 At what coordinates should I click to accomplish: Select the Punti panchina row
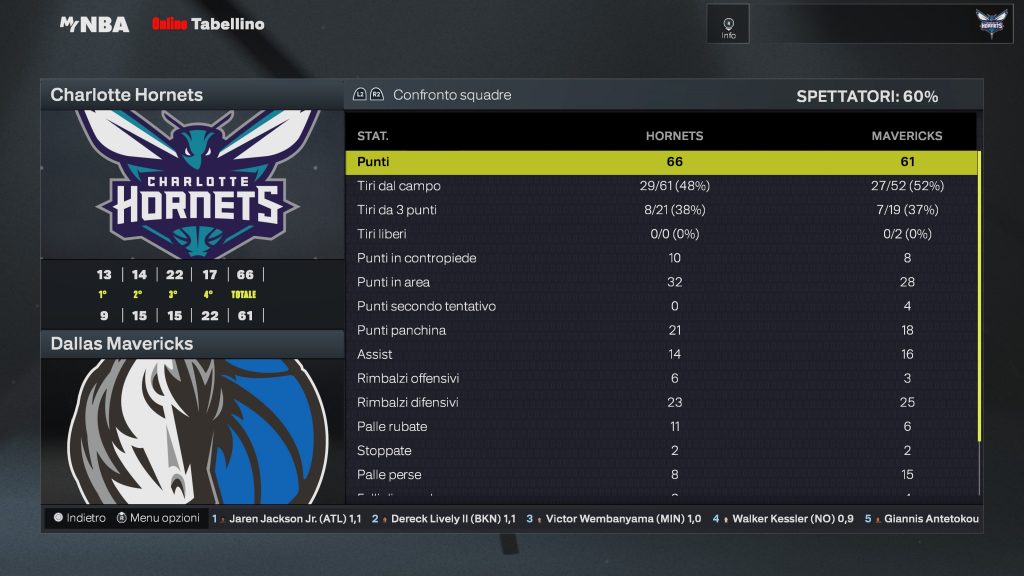pos(660,330)
